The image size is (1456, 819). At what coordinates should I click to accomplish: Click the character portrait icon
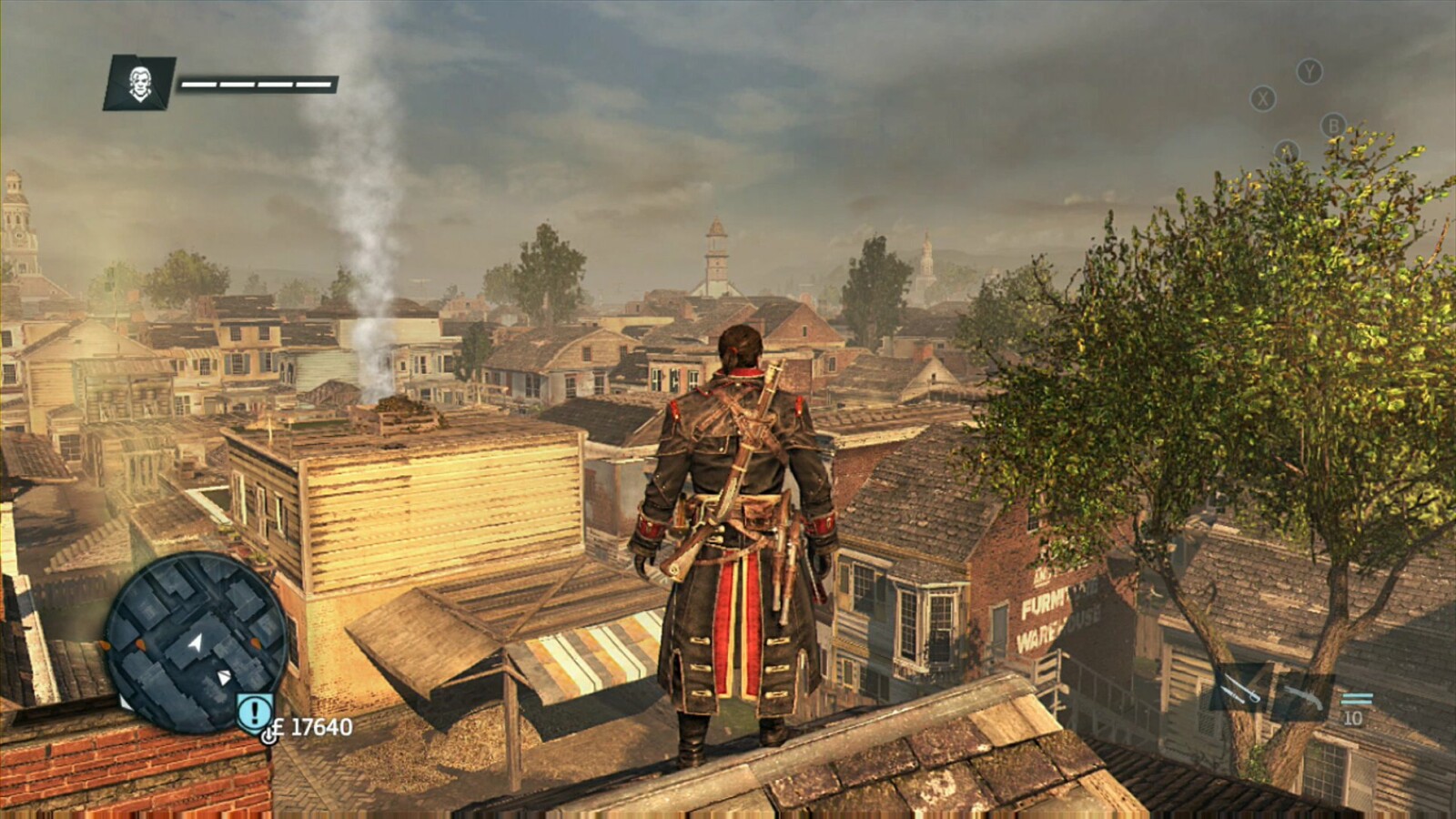pos(139,83)
